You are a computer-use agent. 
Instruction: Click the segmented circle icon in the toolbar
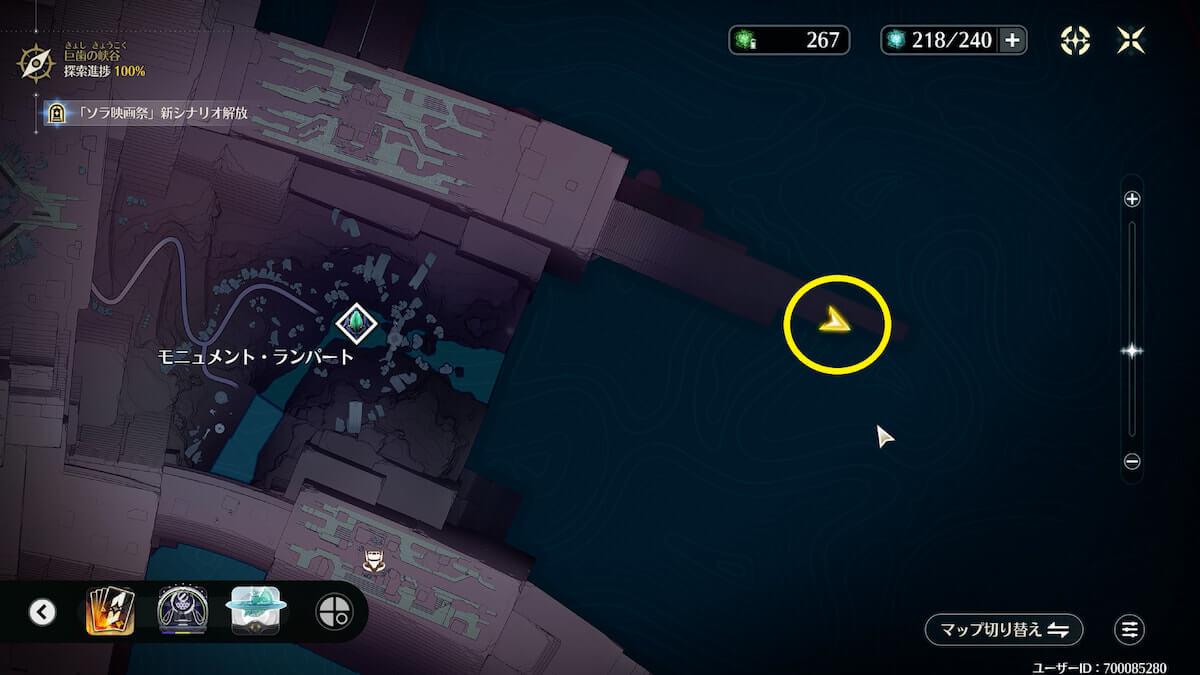[333, 611]
